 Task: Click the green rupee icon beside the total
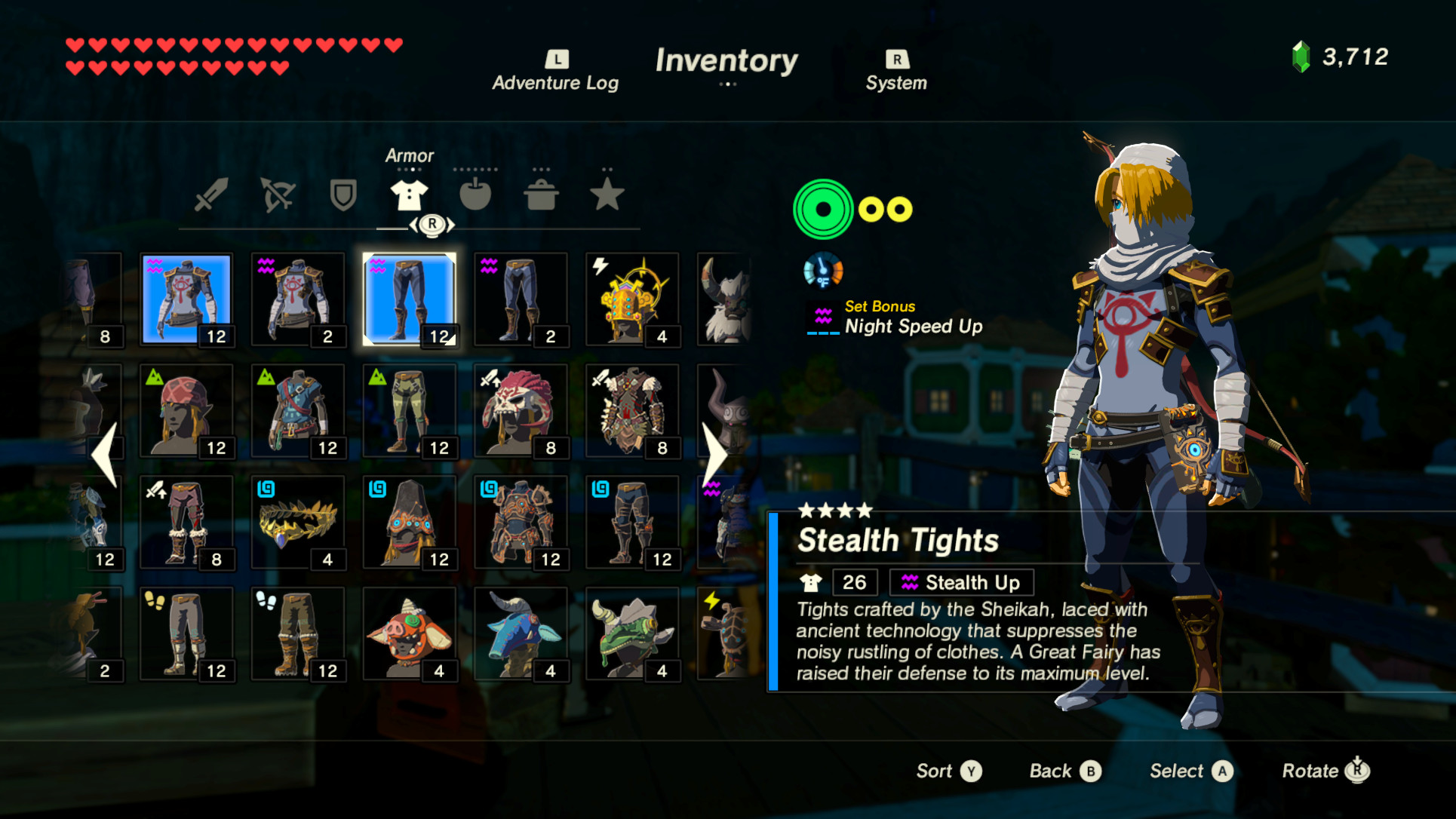point(1301,56)
